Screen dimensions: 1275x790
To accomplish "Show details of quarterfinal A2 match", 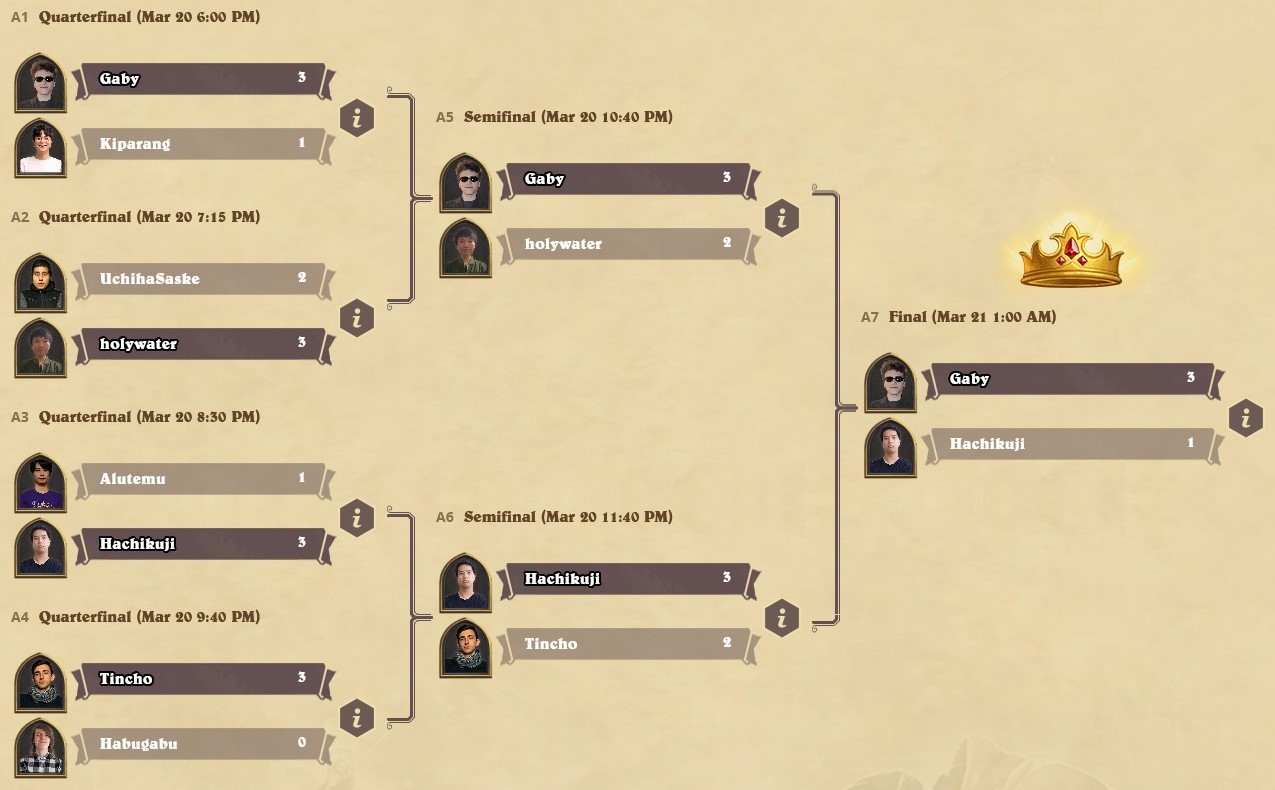I will click(x=357, y=318).
